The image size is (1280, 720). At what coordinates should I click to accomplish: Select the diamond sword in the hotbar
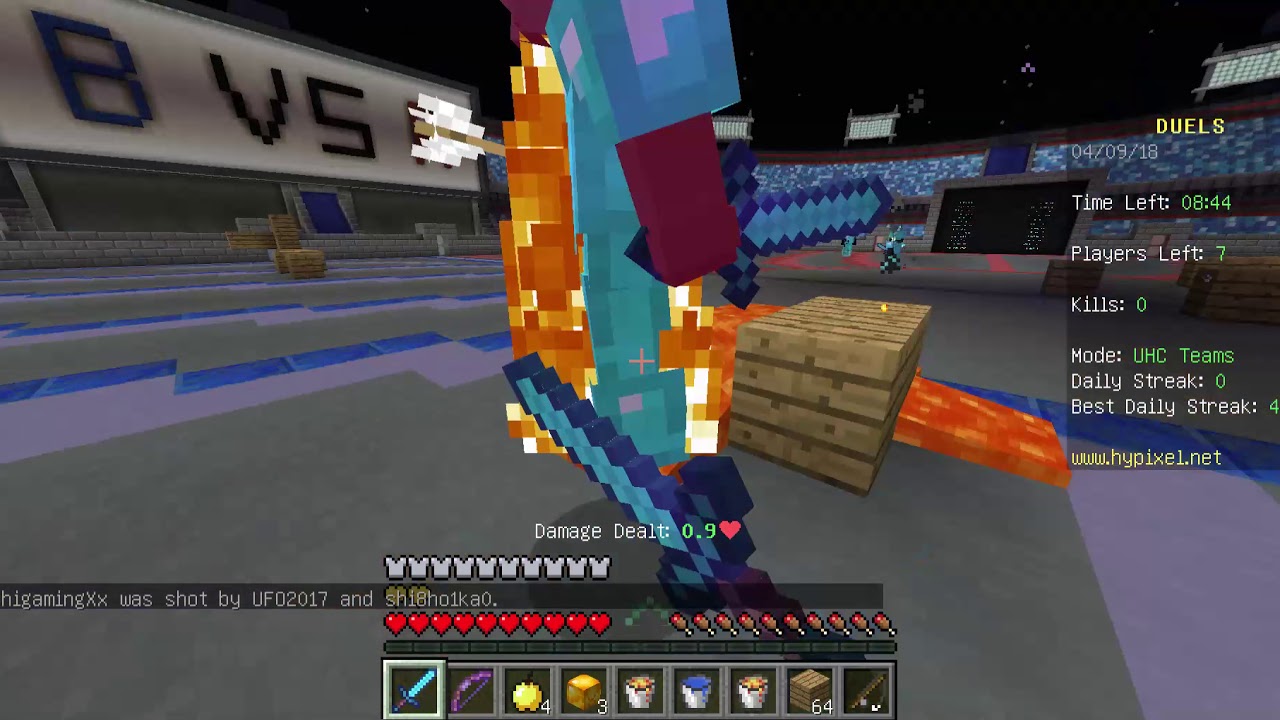point(413,688)
